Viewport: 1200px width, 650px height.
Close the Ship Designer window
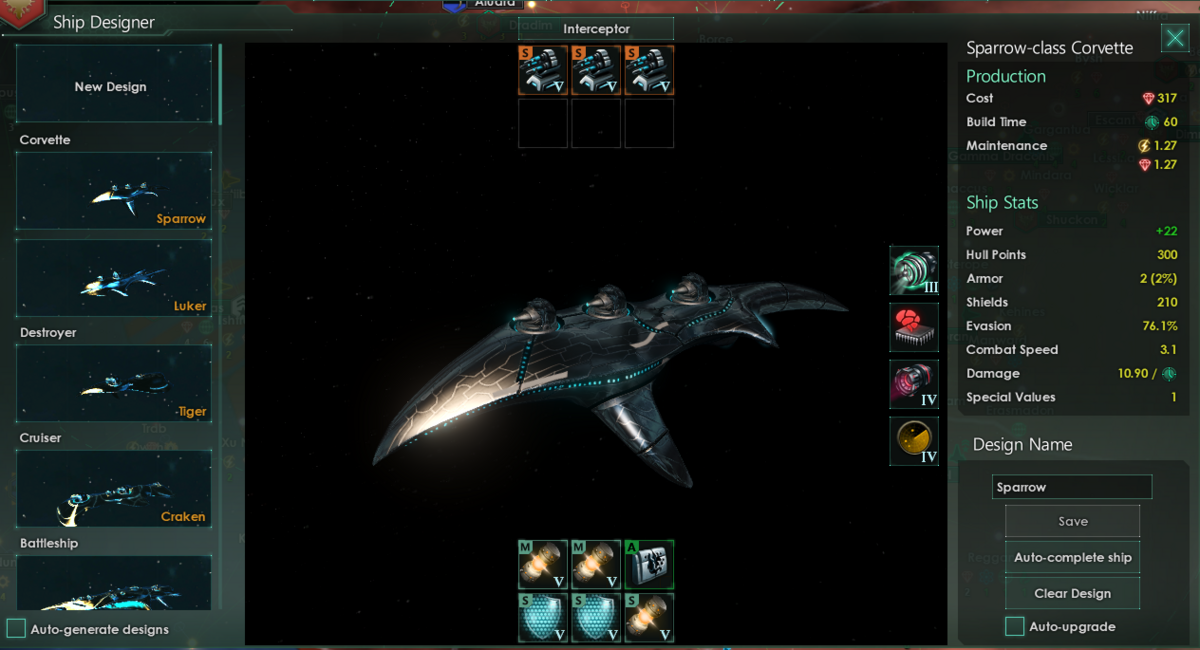(1174, 38)
